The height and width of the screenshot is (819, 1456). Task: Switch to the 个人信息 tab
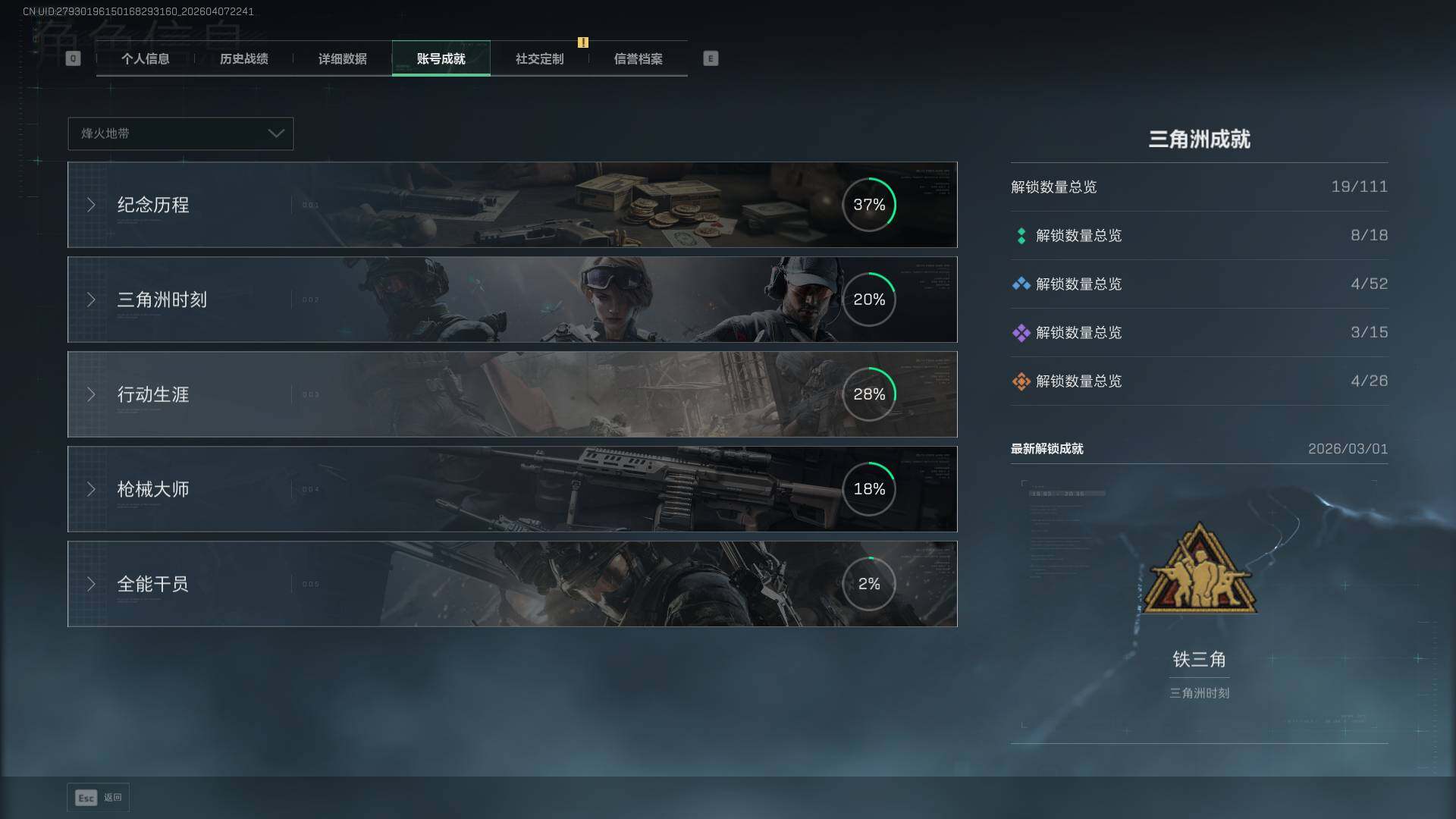click(x=145, y=59)
